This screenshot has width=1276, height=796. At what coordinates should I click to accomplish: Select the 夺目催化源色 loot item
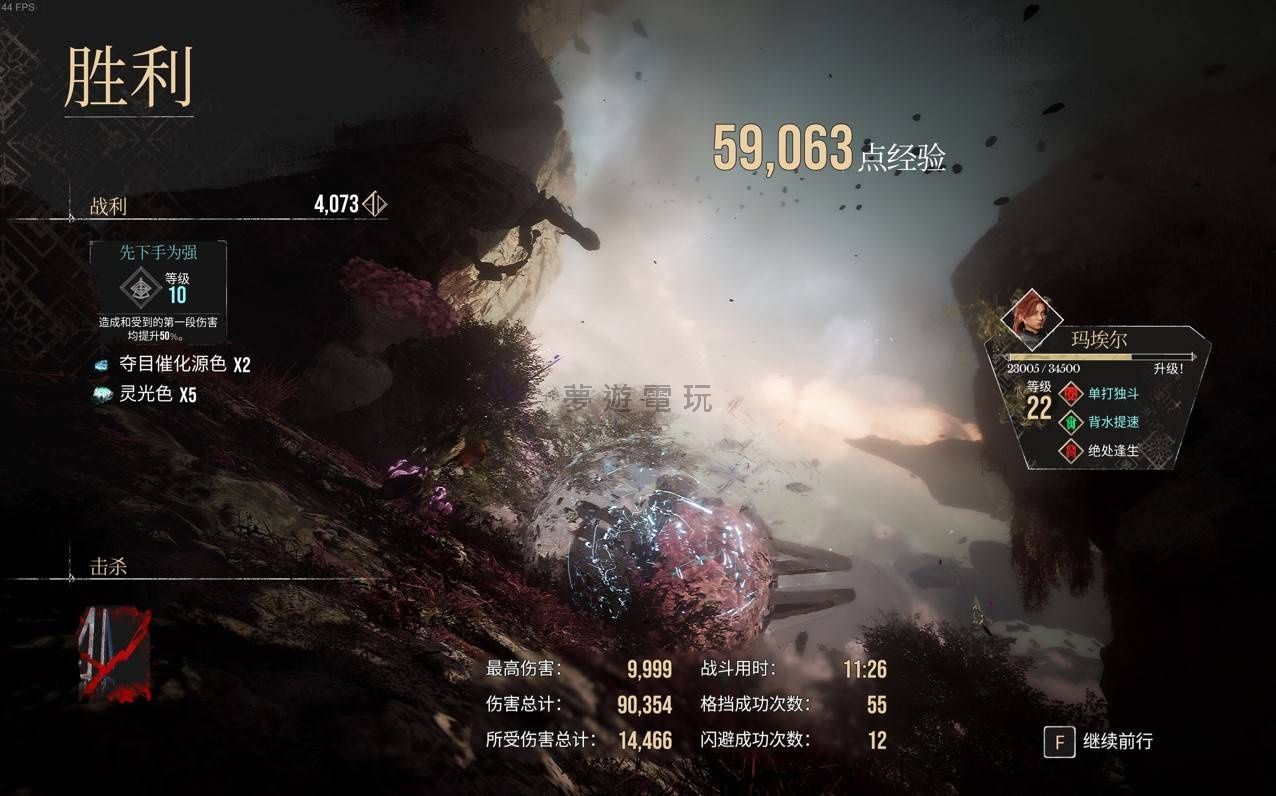pyautogui.click(x=170, y=365)
